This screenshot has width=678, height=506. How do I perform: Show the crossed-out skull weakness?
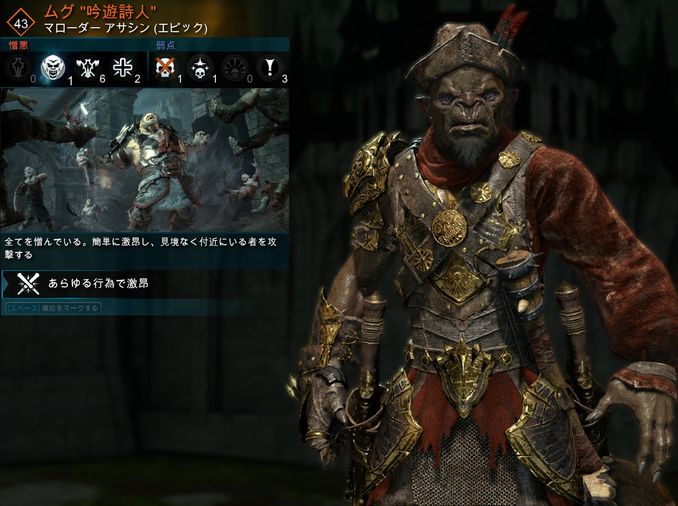(x=165, y=68)
